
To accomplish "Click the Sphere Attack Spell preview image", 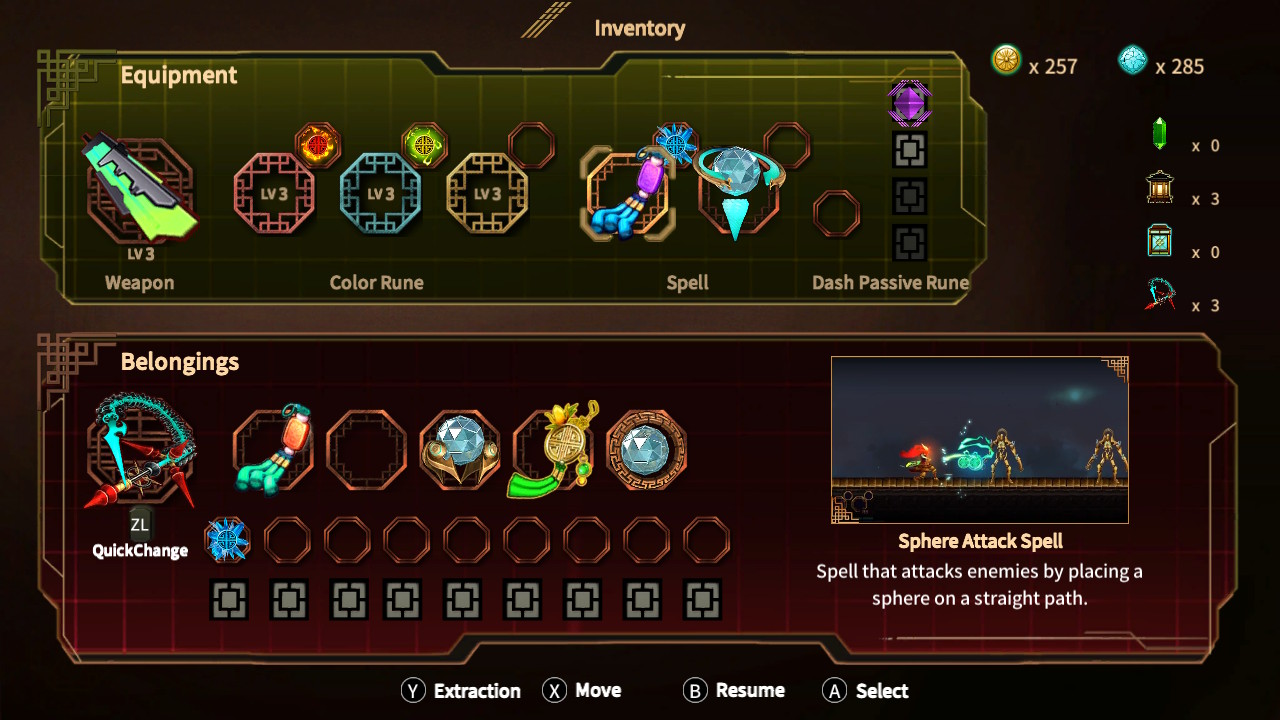I will 979,438.
